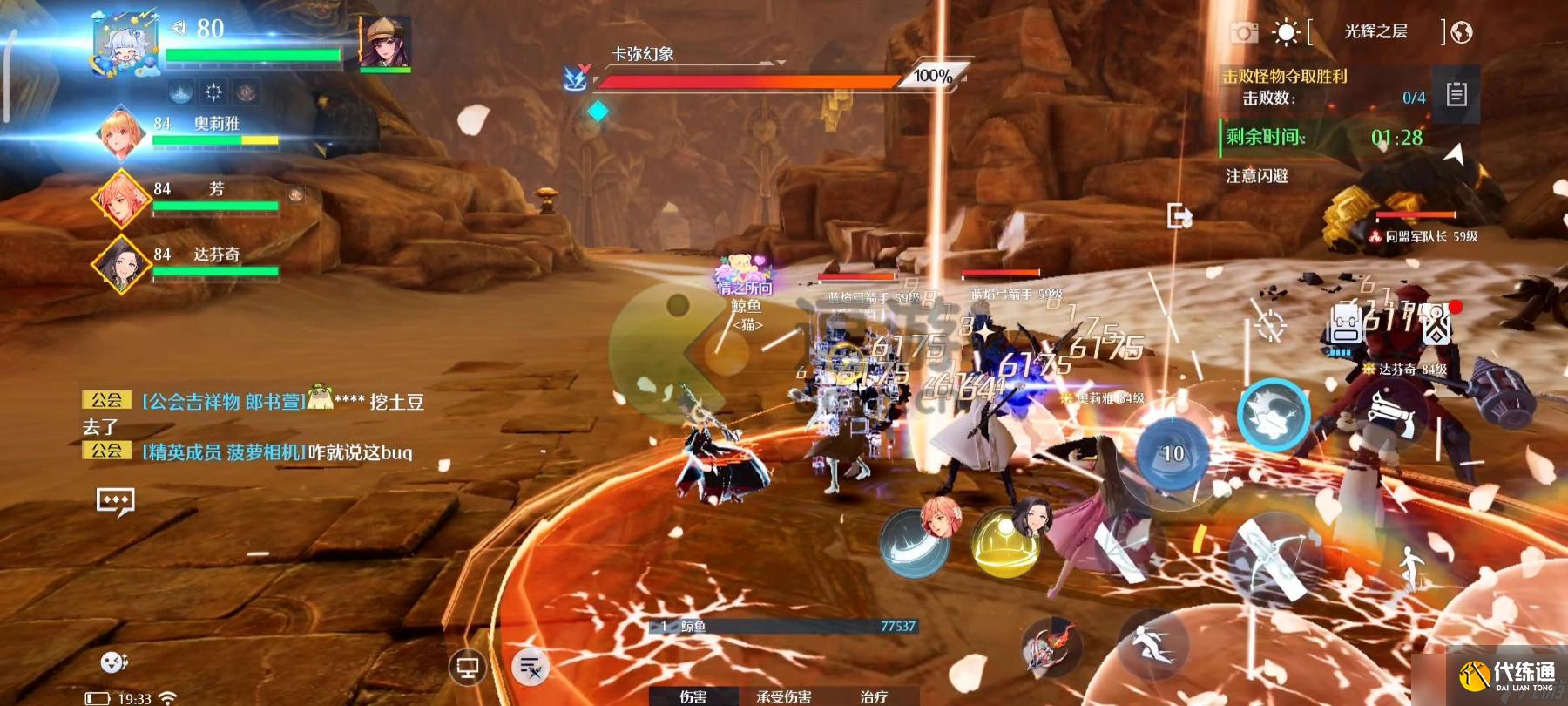
Task: Trigger 达芬奇's yellow assist skill
Action: pos(1006,542)
